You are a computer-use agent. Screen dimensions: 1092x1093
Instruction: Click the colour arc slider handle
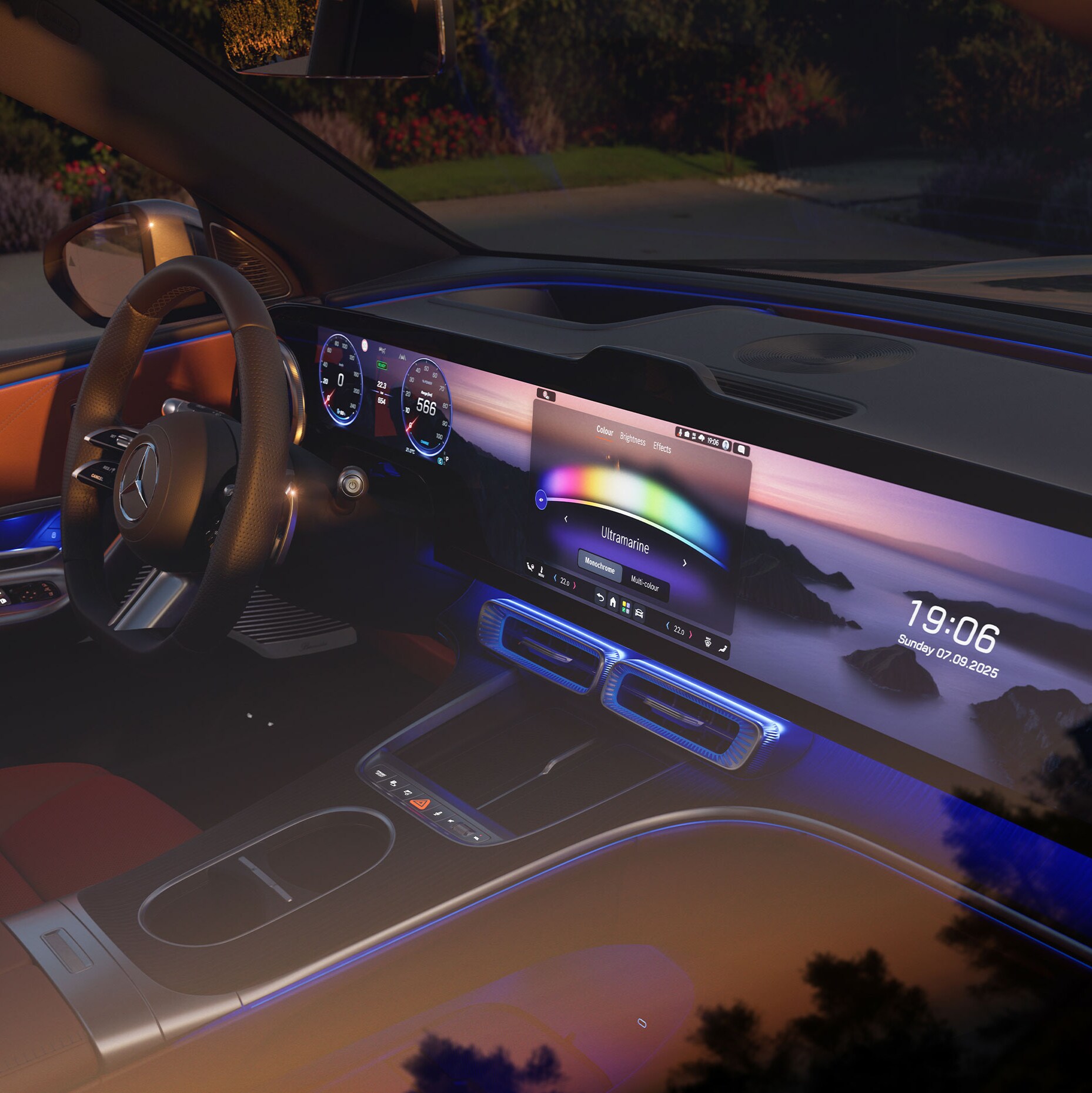pyautogui.click(x=541, y=500)
